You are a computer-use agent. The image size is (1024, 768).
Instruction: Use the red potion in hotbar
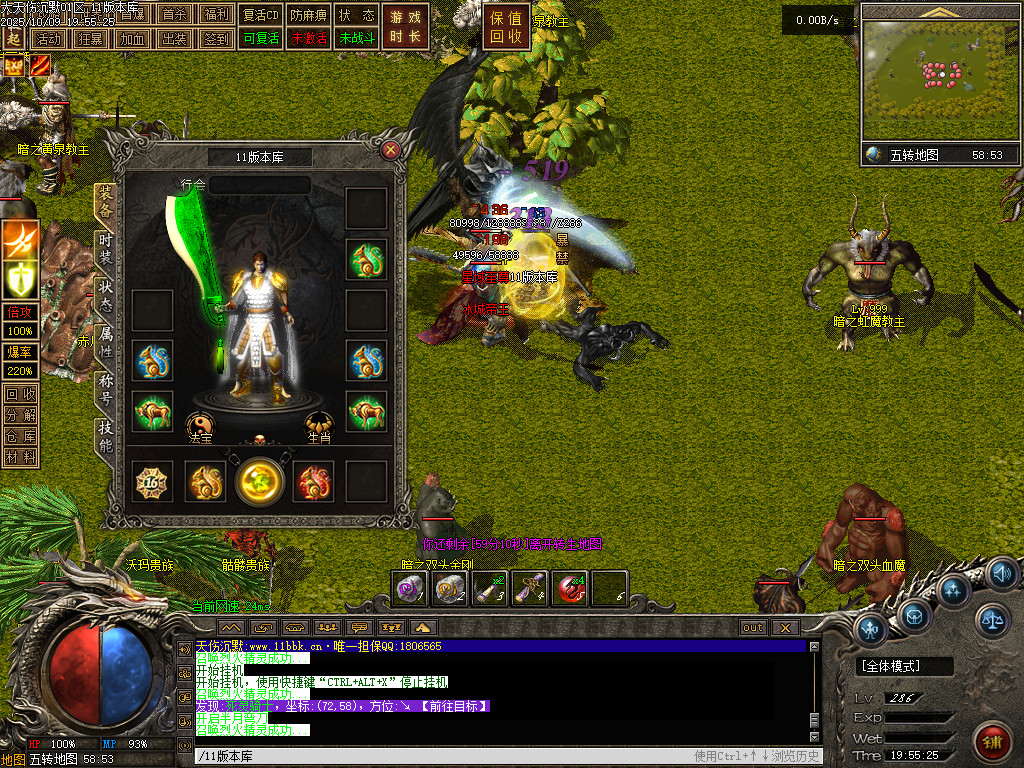(x=569, y=589)
